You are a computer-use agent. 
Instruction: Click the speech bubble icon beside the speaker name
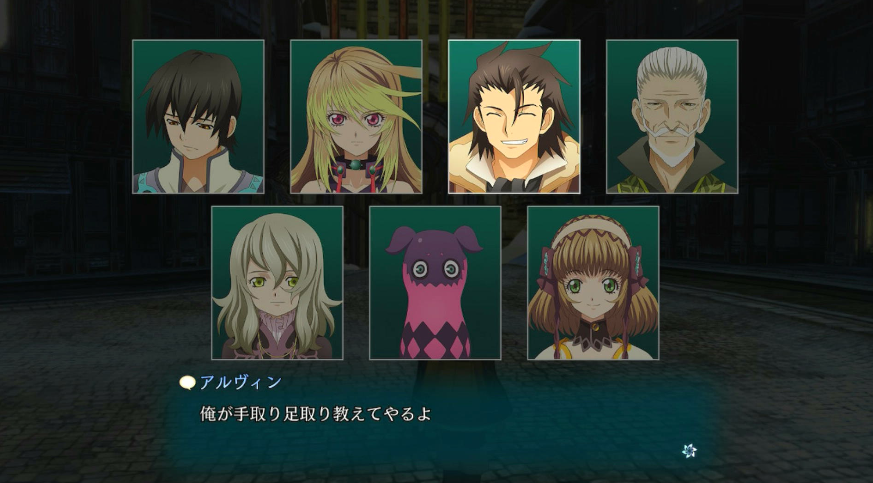click(x=187, y=382)
